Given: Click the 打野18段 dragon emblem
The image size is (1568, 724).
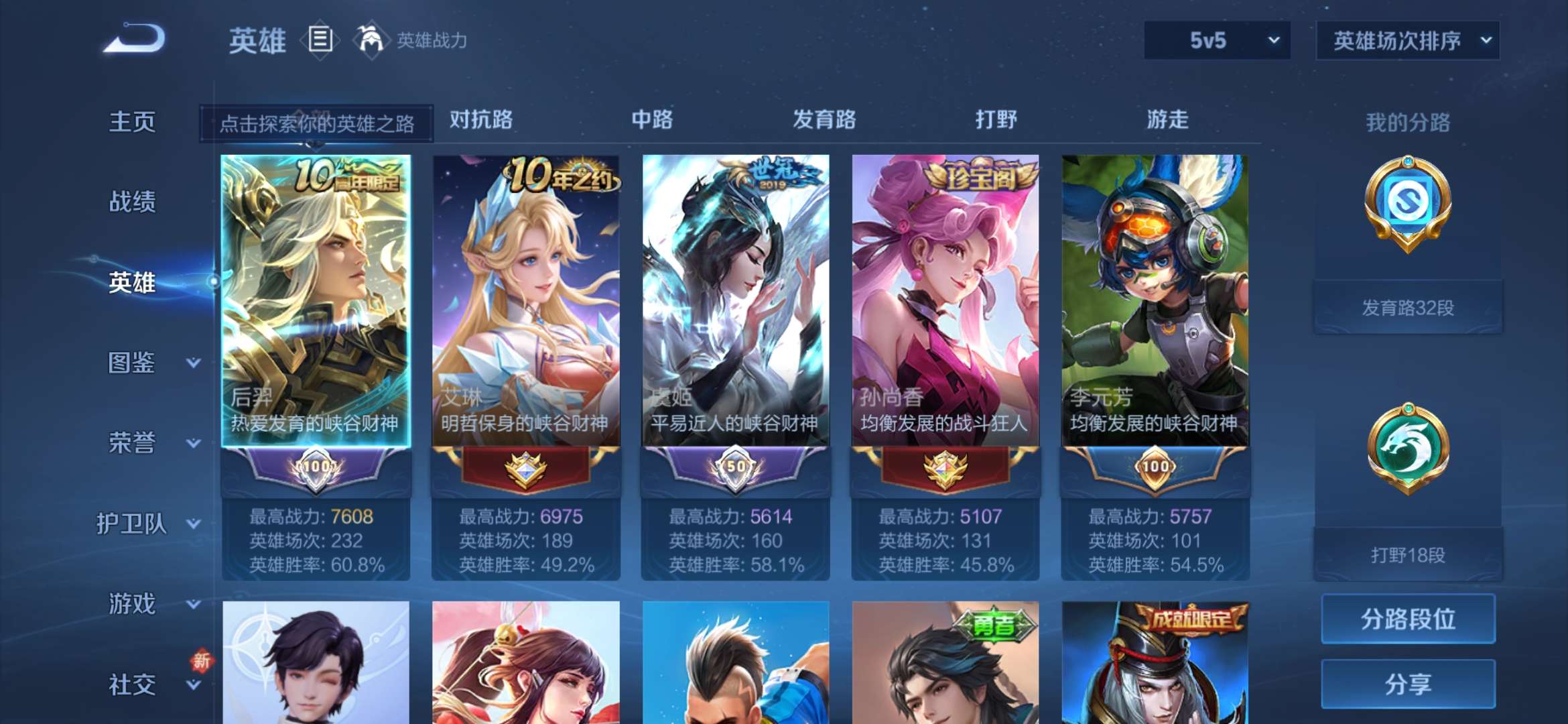Looking at the screenshot, I should coord(1407,448).
